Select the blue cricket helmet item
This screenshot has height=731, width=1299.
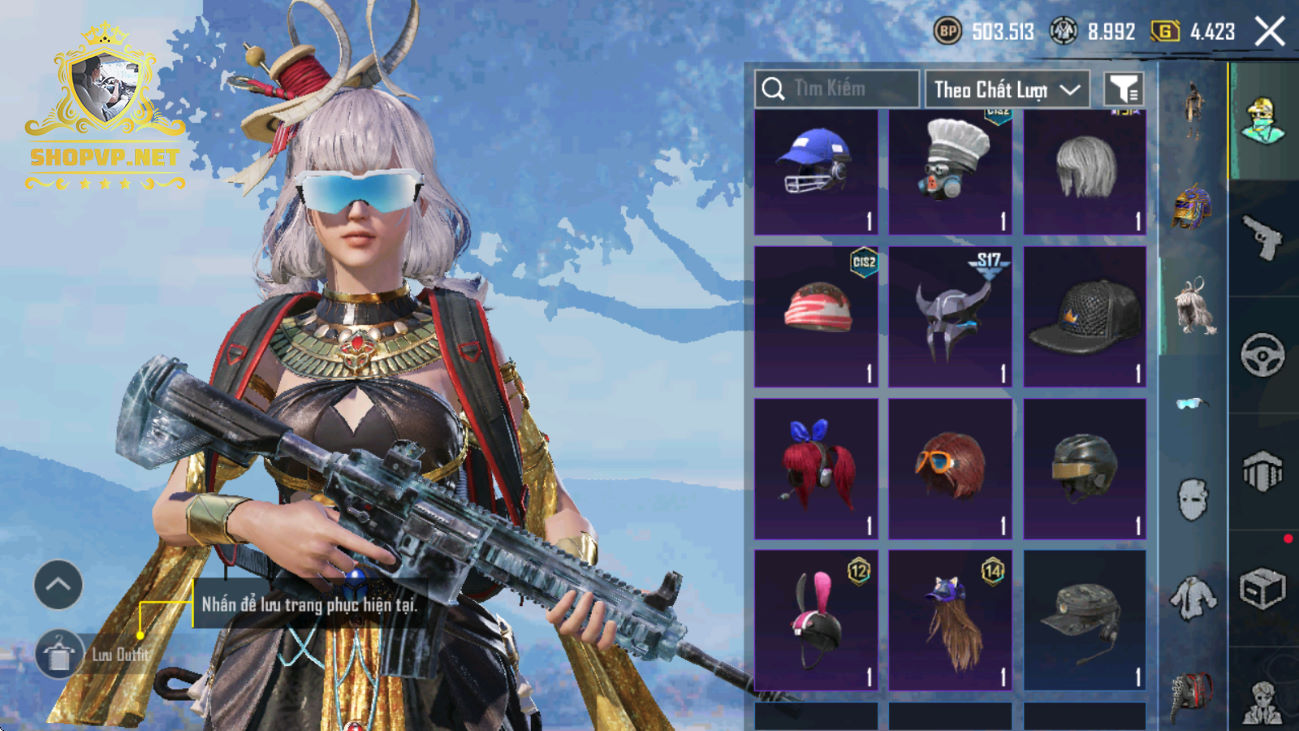point(815,172)
